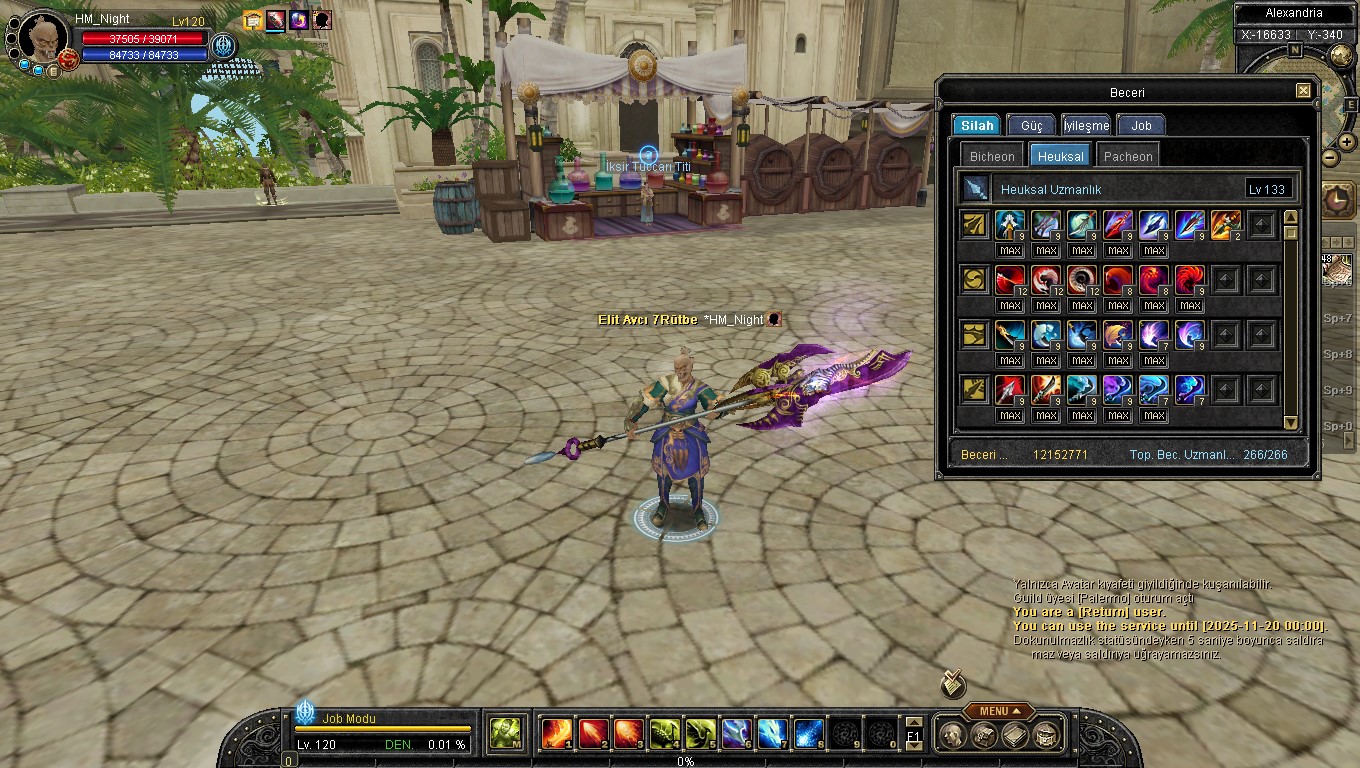Click the character portrait of HM_Night

click(44, 38)
